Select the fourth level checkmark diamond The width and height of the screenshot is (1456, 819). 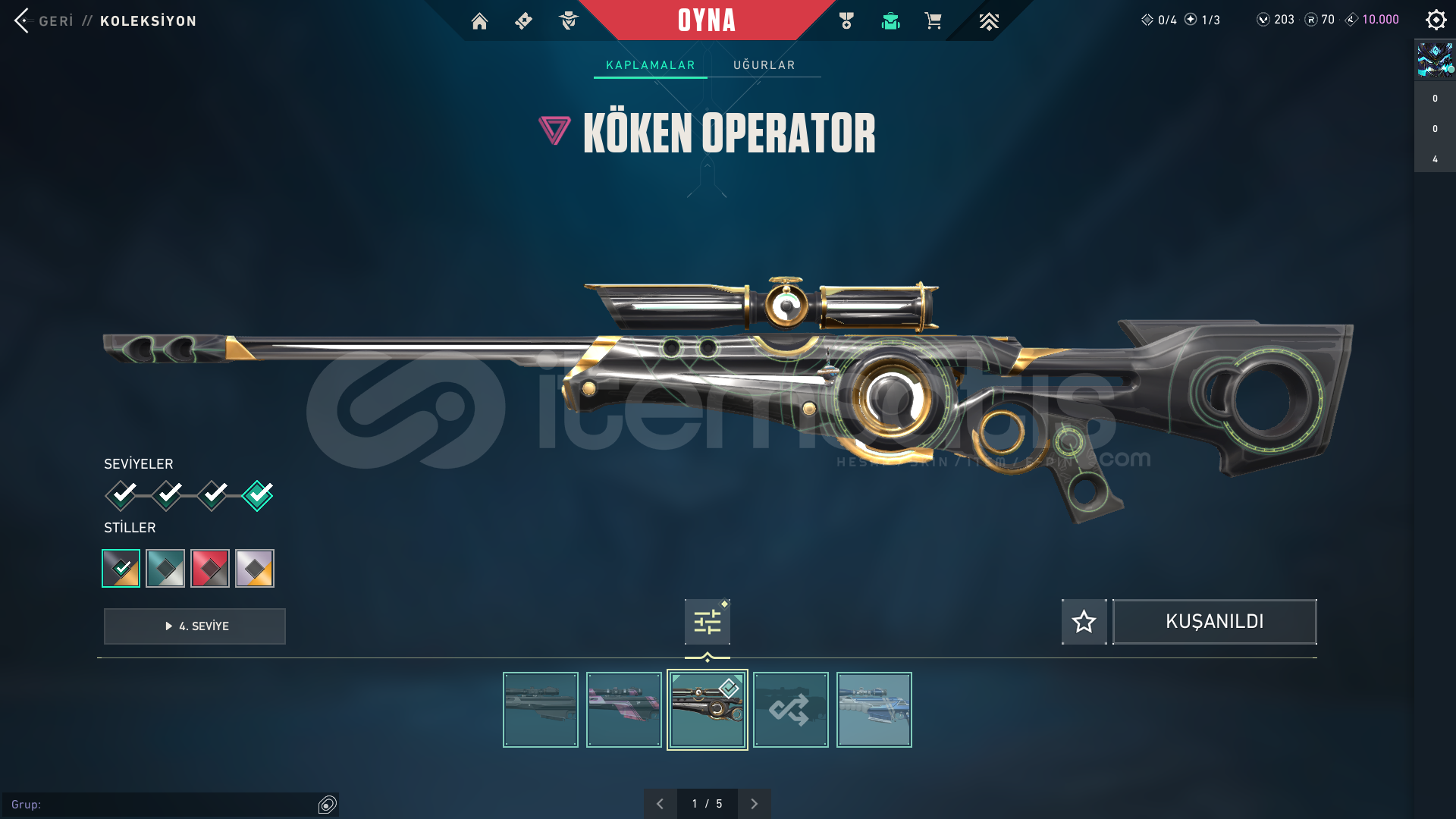(x=258, y=495)
